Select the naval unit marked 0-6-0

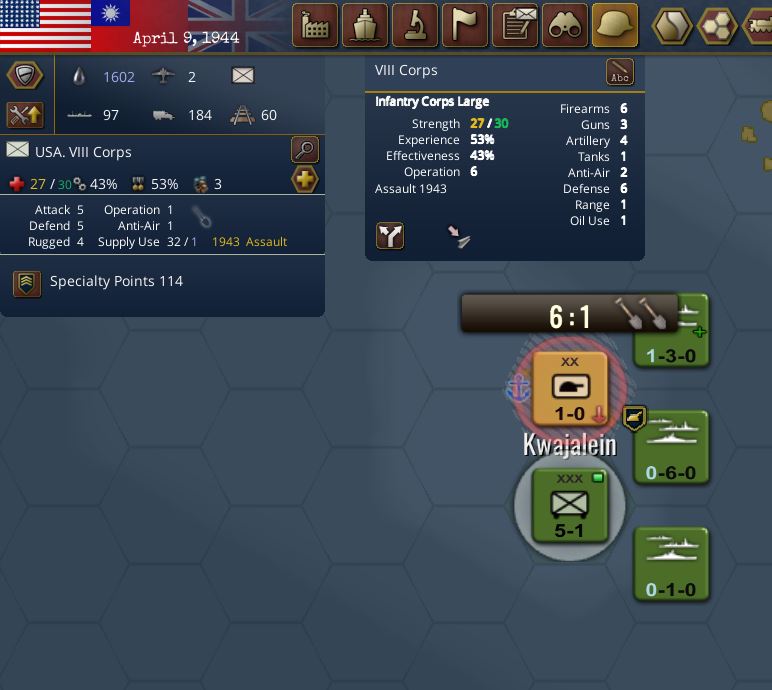click(x=671, y=448)
